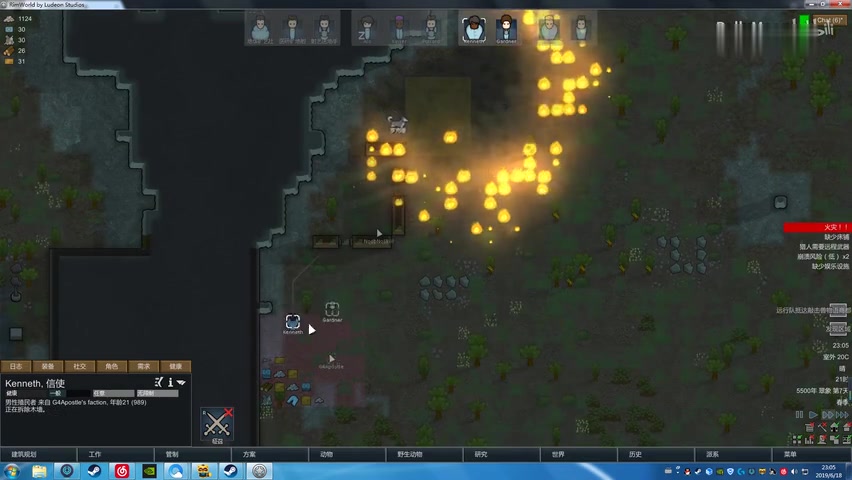This screenshot has width=852, height=480.
Task: Switch to the 日志 (Log) inspect tab
Action: pyautogui.click(x=16, y=366)
